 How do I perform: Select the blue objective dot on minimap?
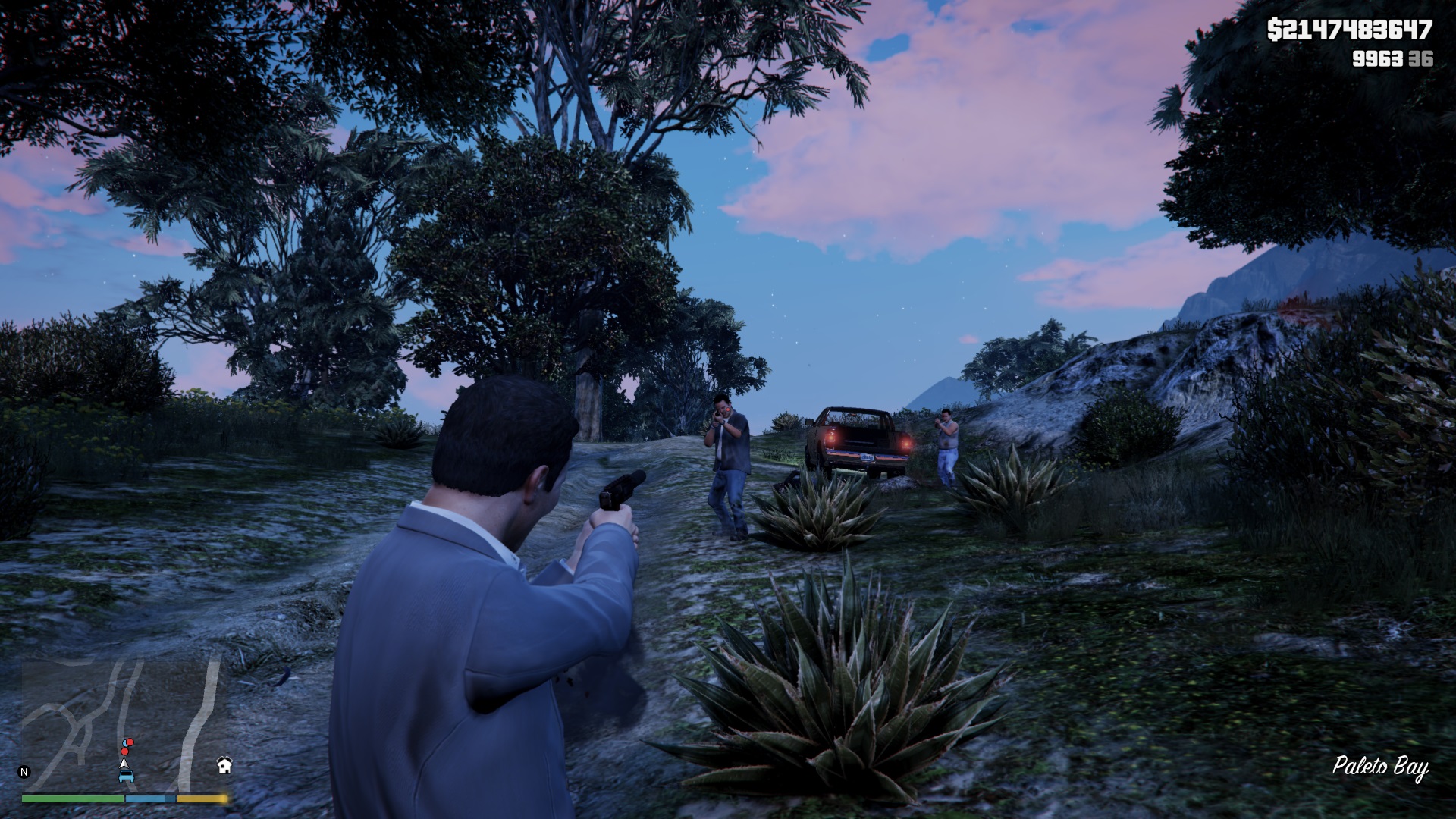point(124,742)
